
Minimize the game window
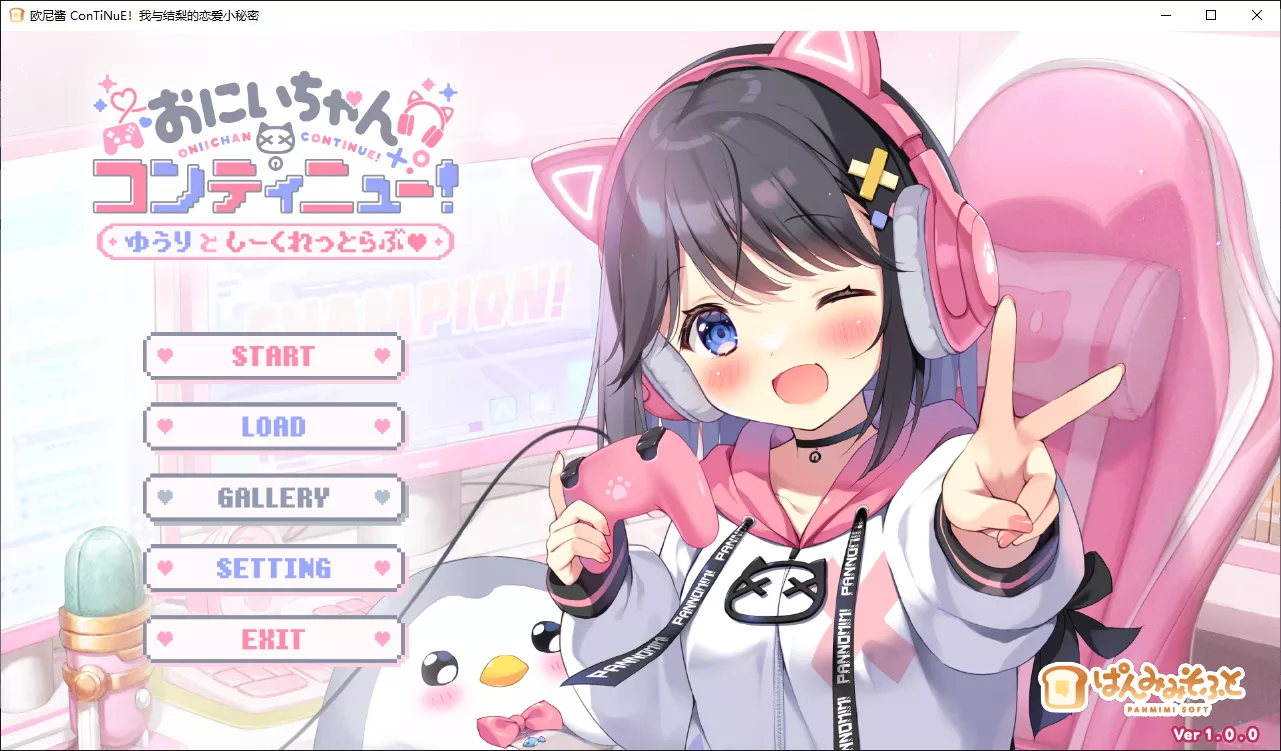(1165, 15)
